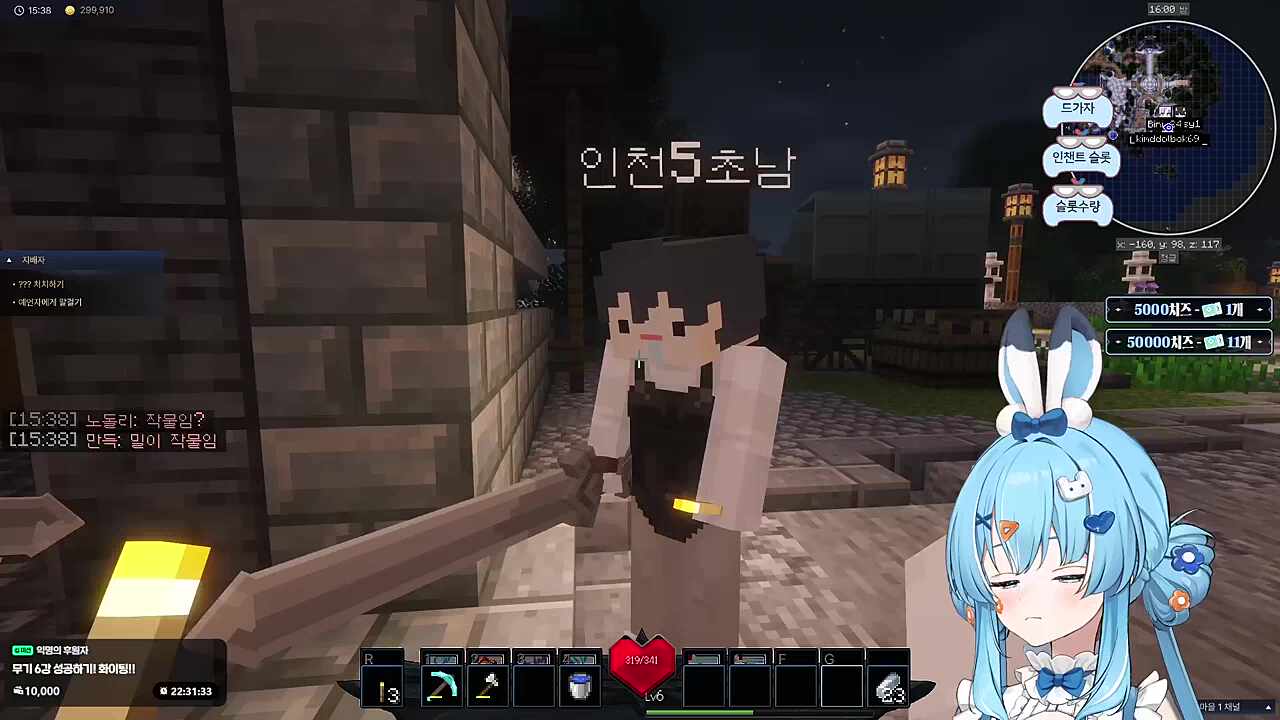Select the diamond pickaxe in hotbar slot 1
The width and height of the screenshot is (1280, 720).
click(x=440, y=683)
